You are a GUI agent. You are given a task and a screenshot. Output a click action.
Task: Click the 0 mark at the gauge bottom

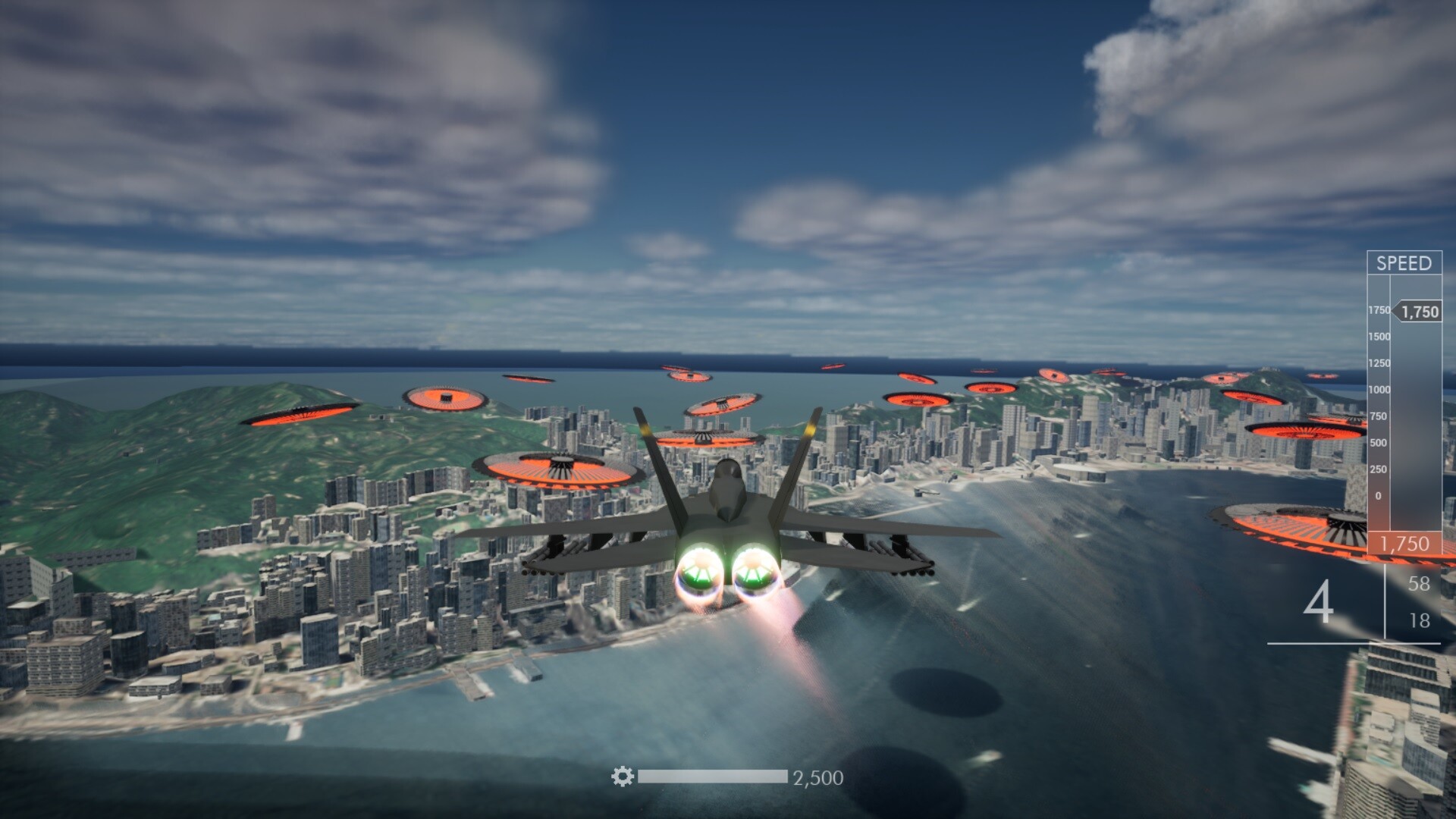click(x=1379, y=494)
